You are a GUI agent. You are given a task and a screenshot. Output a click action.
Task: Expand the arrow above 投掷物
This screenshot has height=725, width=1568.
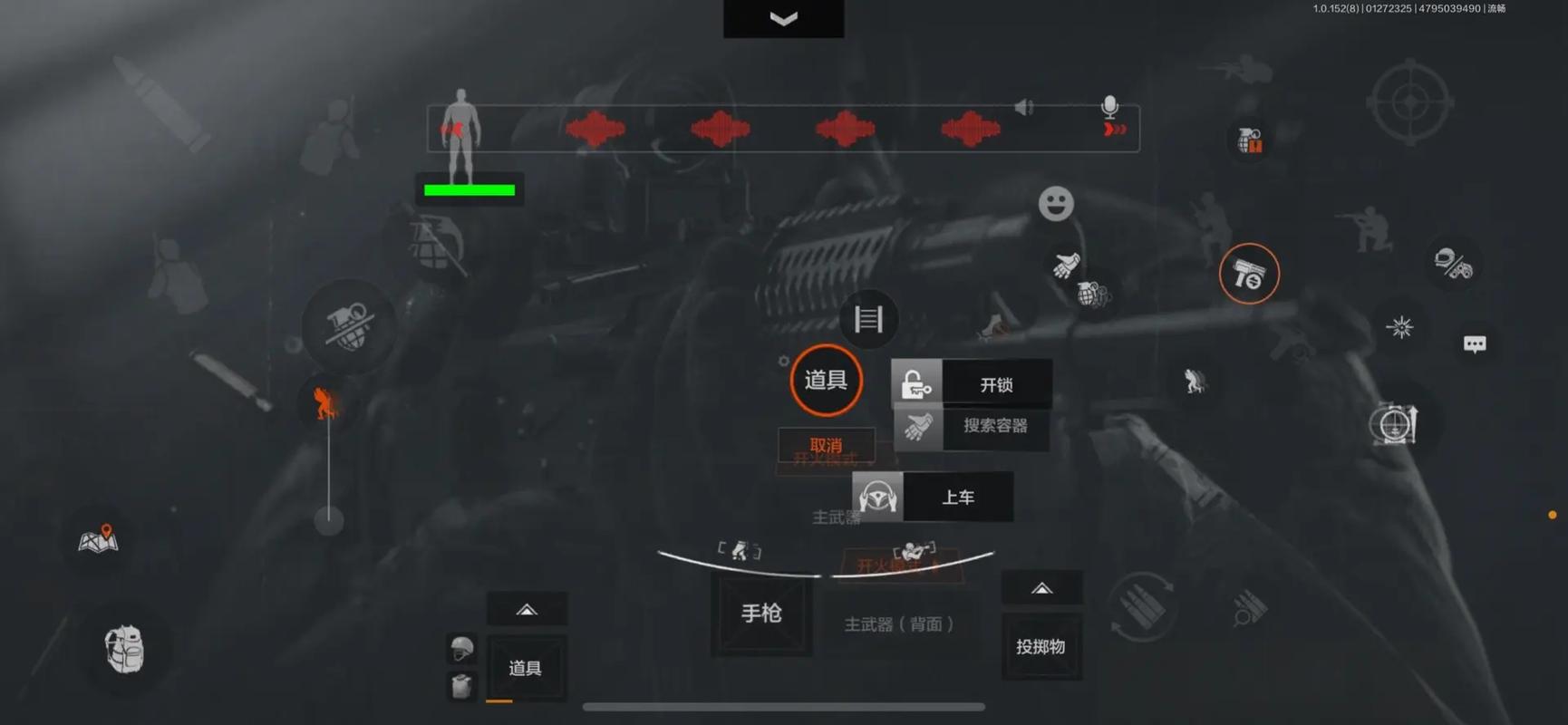coord(1041,589)
